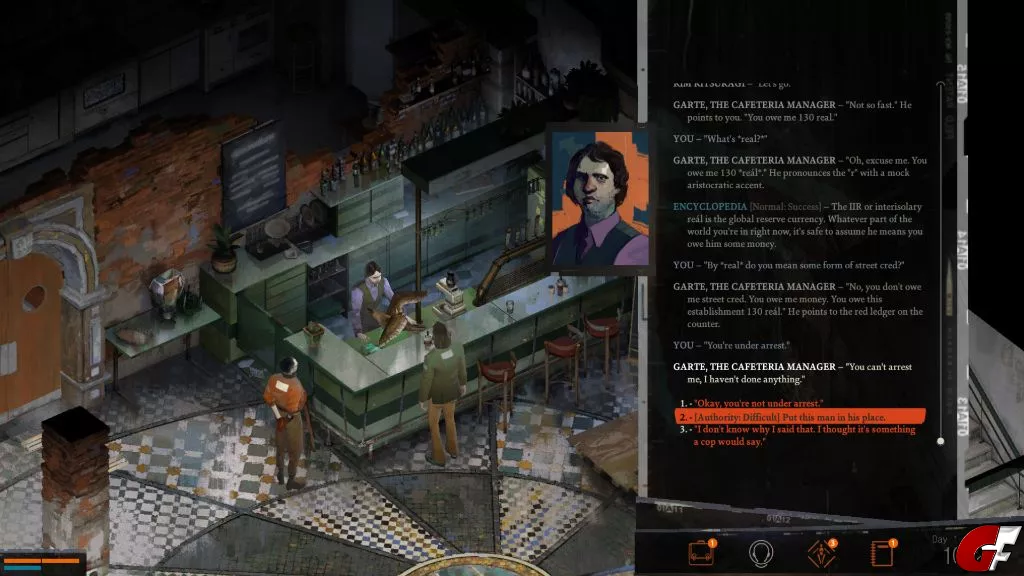Open the inventory briefcase icon
1024x576 pixels.
pyautogui.click(x=700, y=552)
